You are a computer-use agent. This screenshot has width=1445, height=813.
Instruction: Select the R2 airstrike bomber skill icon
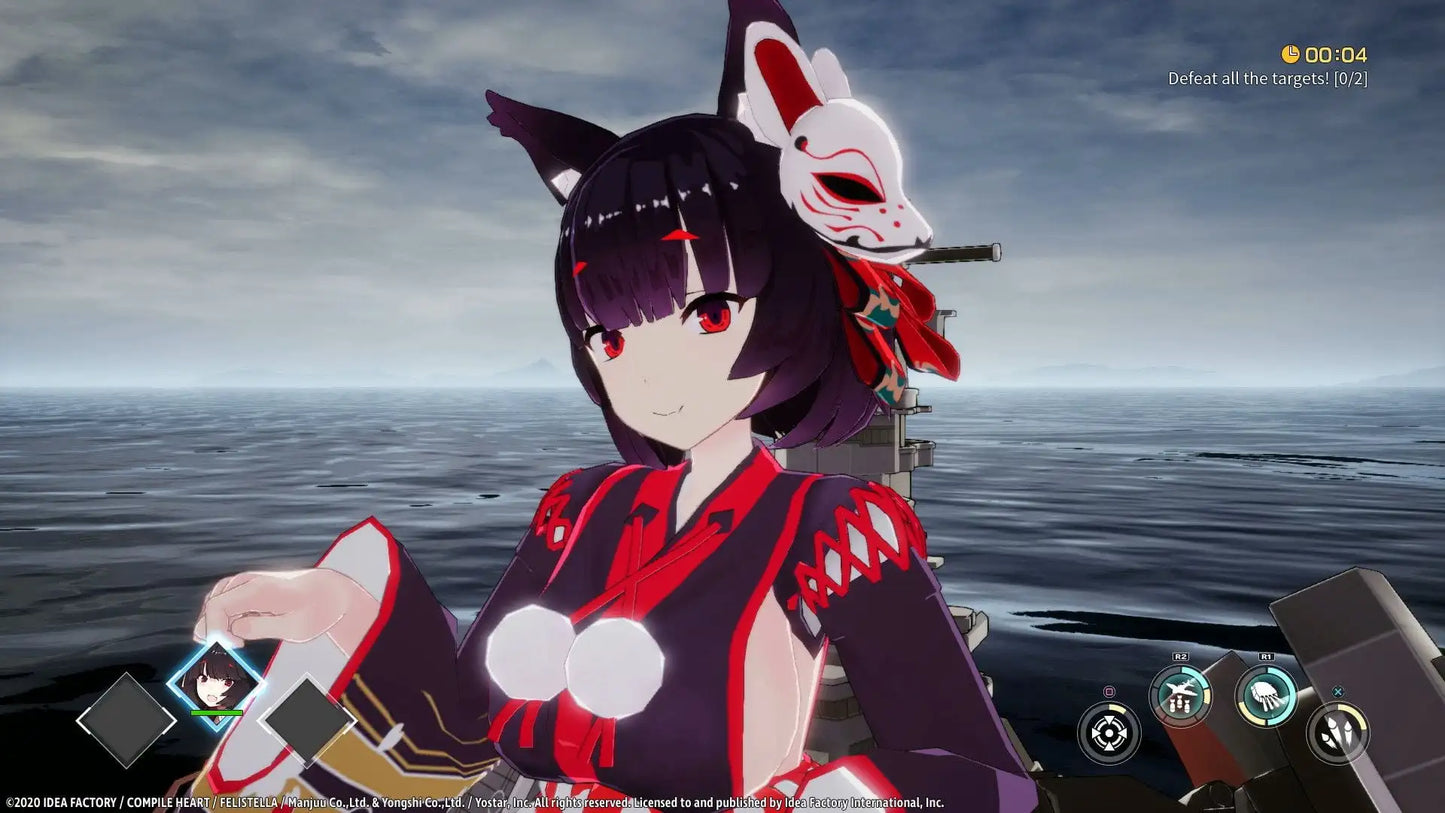pyautogui.click(x=1182, y=692)
